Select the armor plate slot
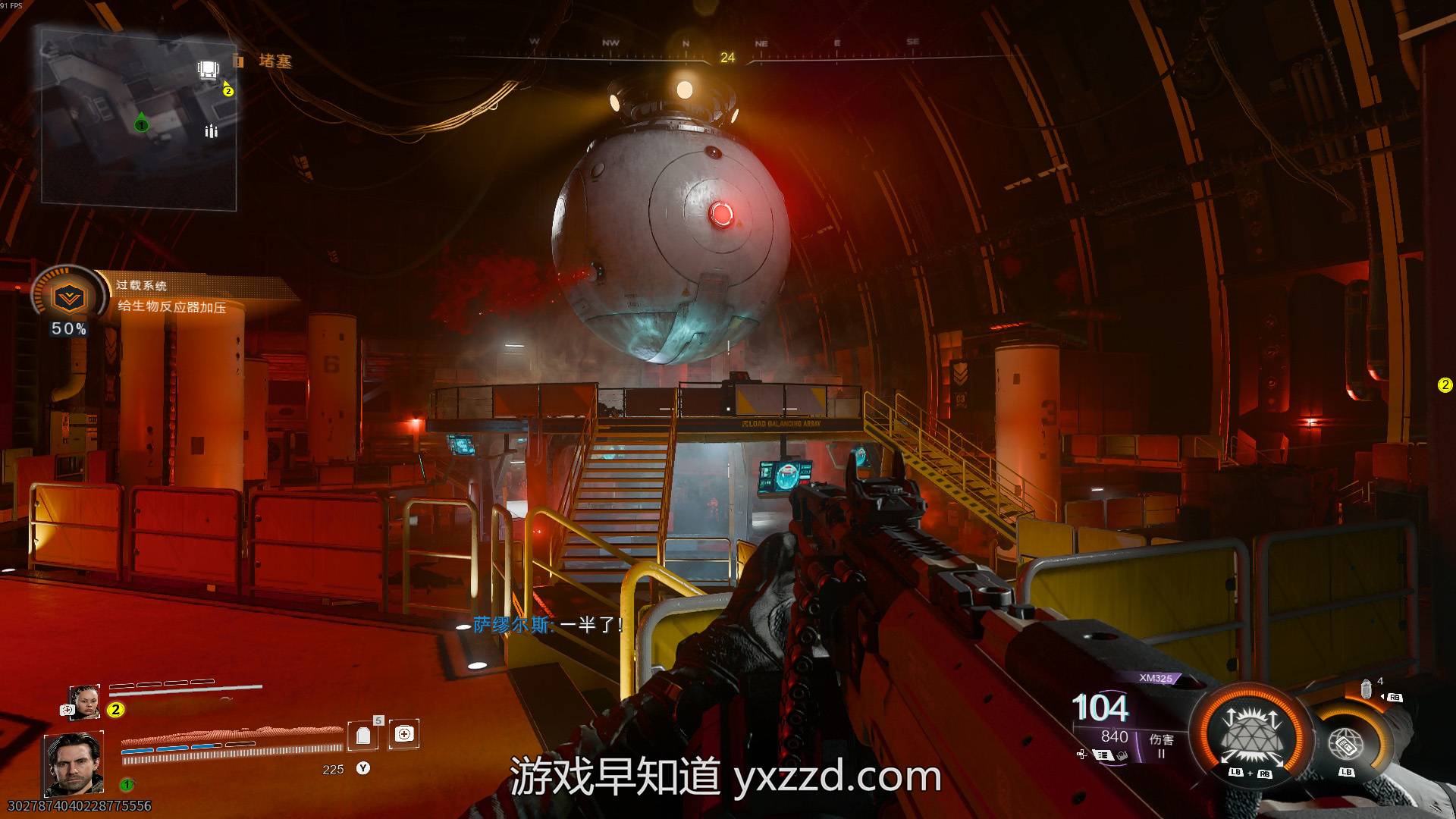 point(363,734)
